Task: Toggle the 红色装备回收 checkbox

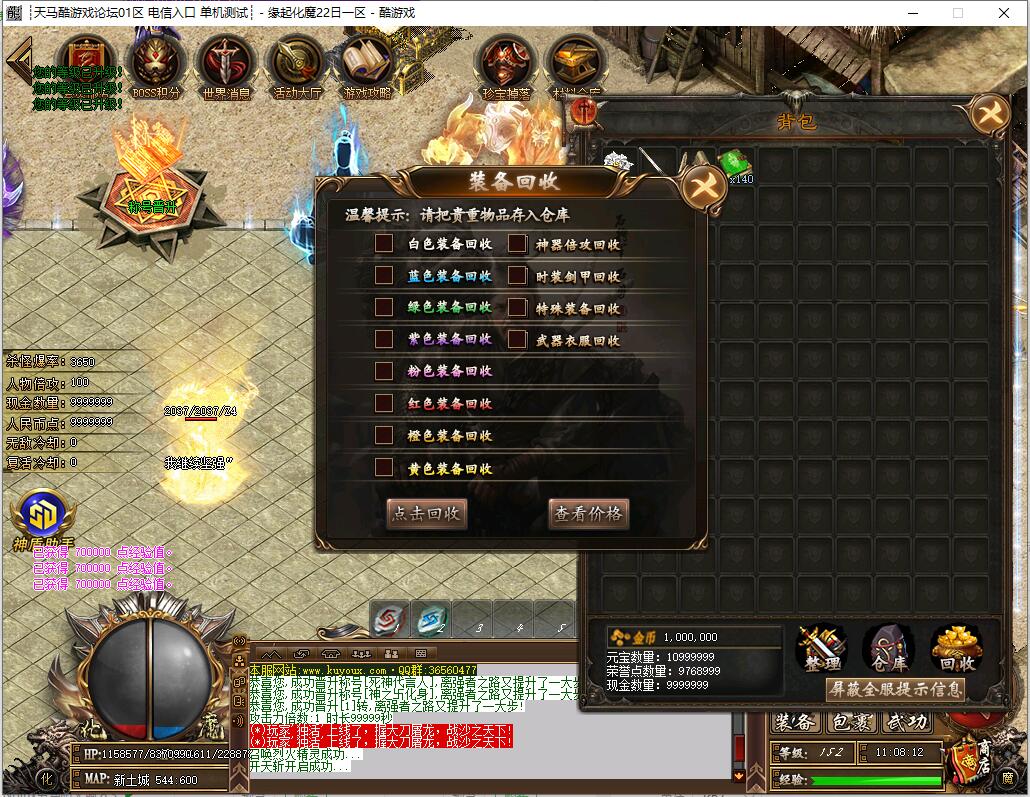Action: pos(384,403)
